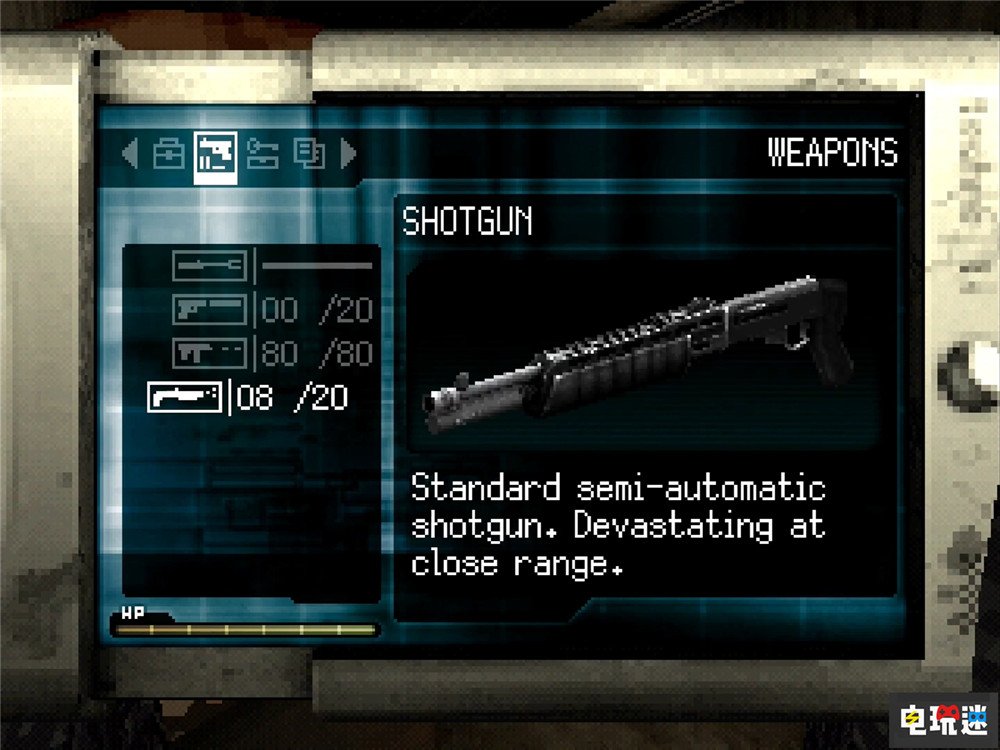Switch to the medical kit items tab

coord(169,154)
